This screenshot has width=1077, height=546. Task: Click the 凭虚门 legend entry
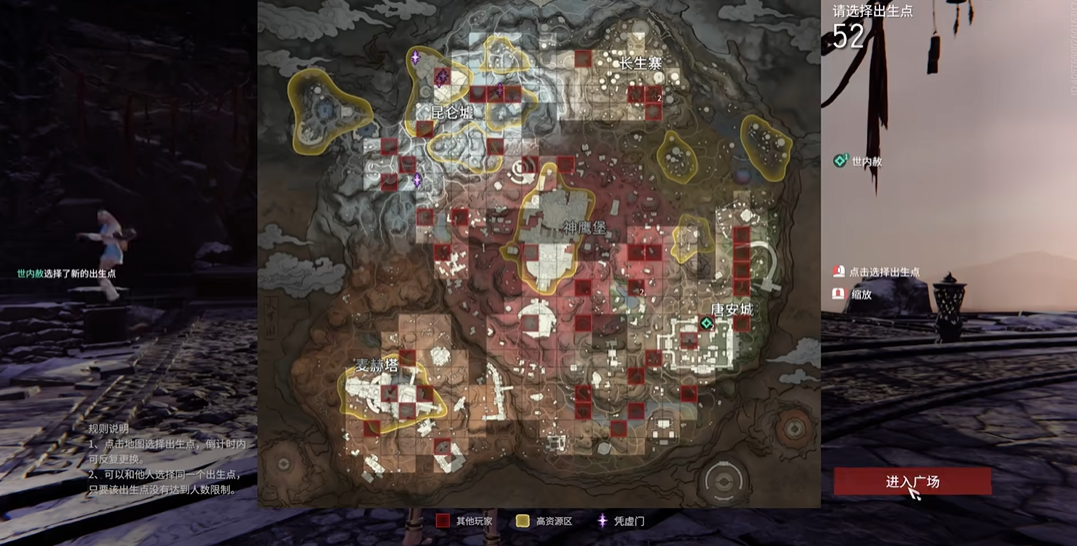click(x=628, y=521)
